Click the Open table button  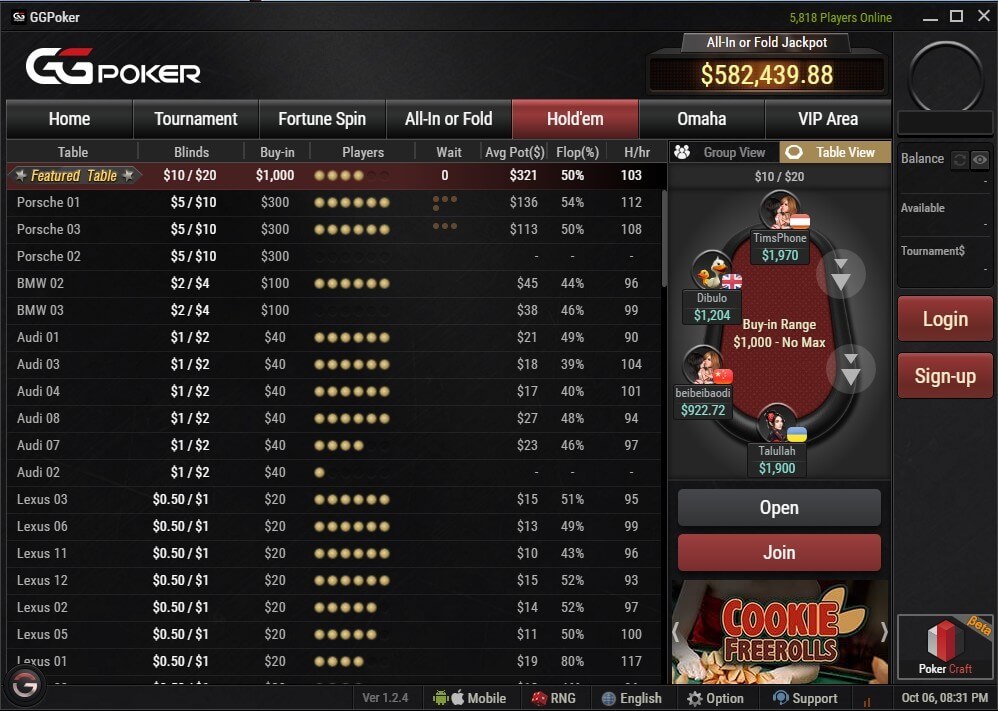click(x=779, y=508)
